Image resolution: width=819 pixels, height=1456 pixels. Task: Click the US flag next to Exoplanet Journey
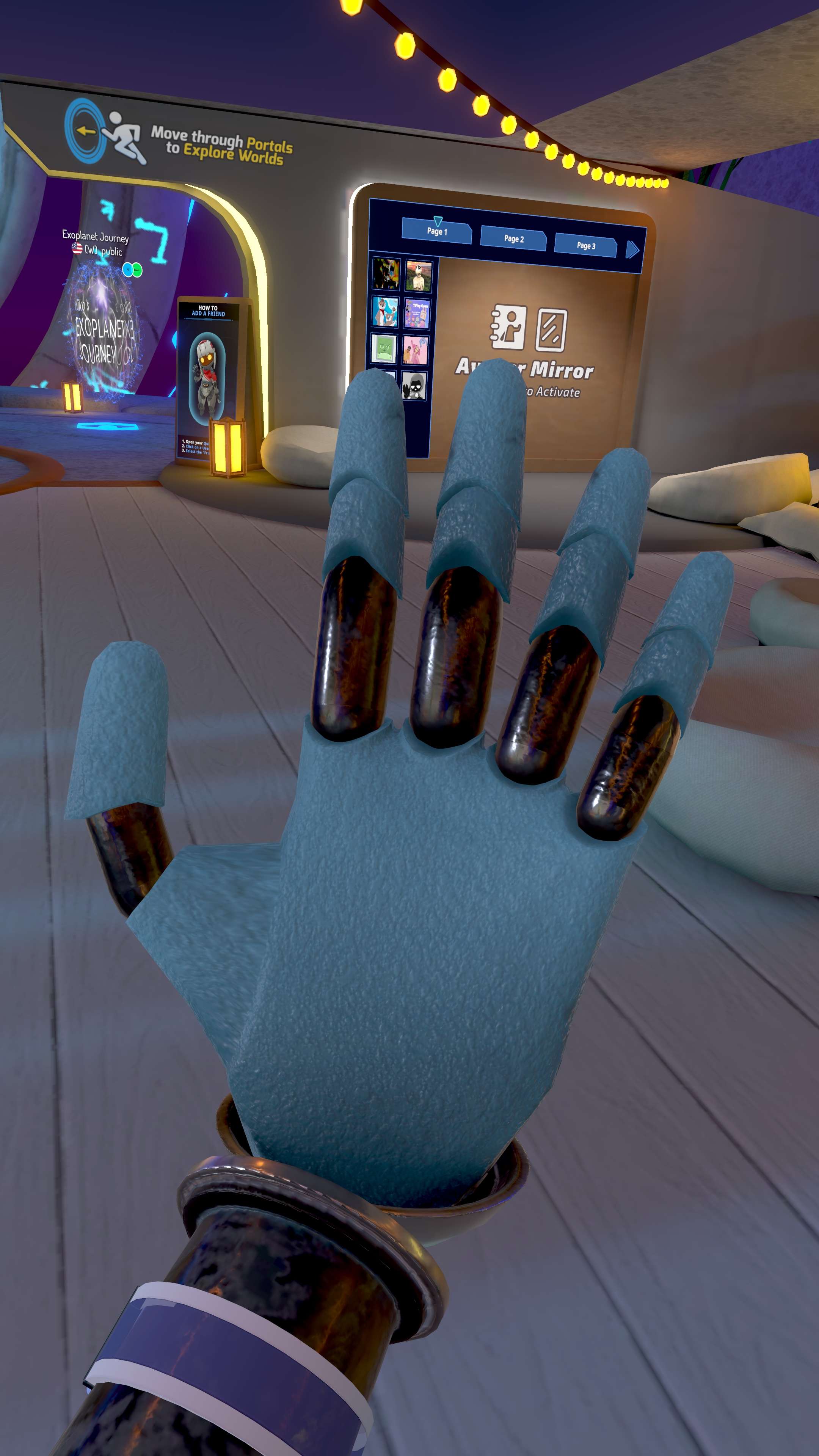[x=77, y=249]
